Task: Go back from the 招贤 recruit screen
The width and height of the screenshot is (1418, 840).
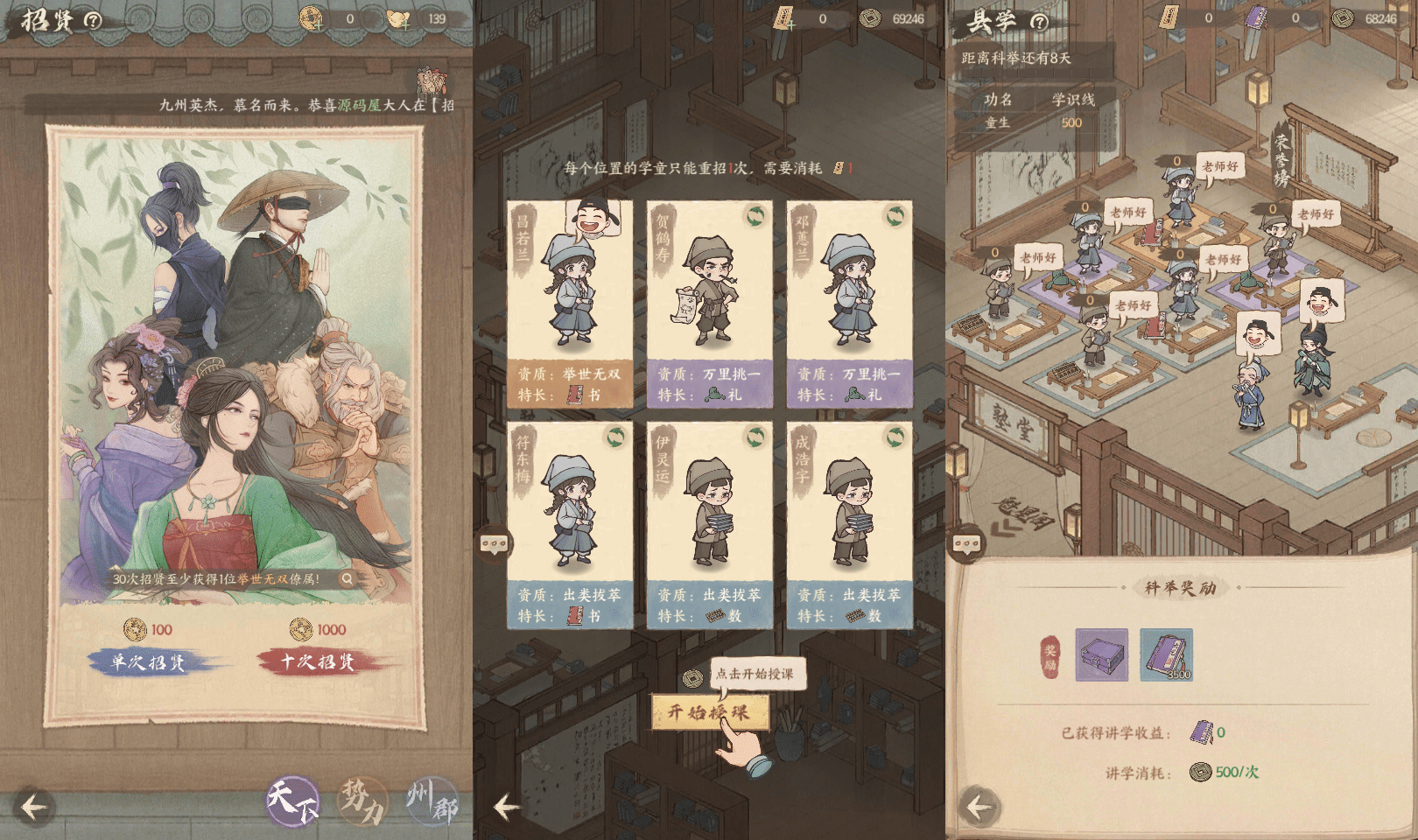Action: pyautogui.click(x=33, y=807)
